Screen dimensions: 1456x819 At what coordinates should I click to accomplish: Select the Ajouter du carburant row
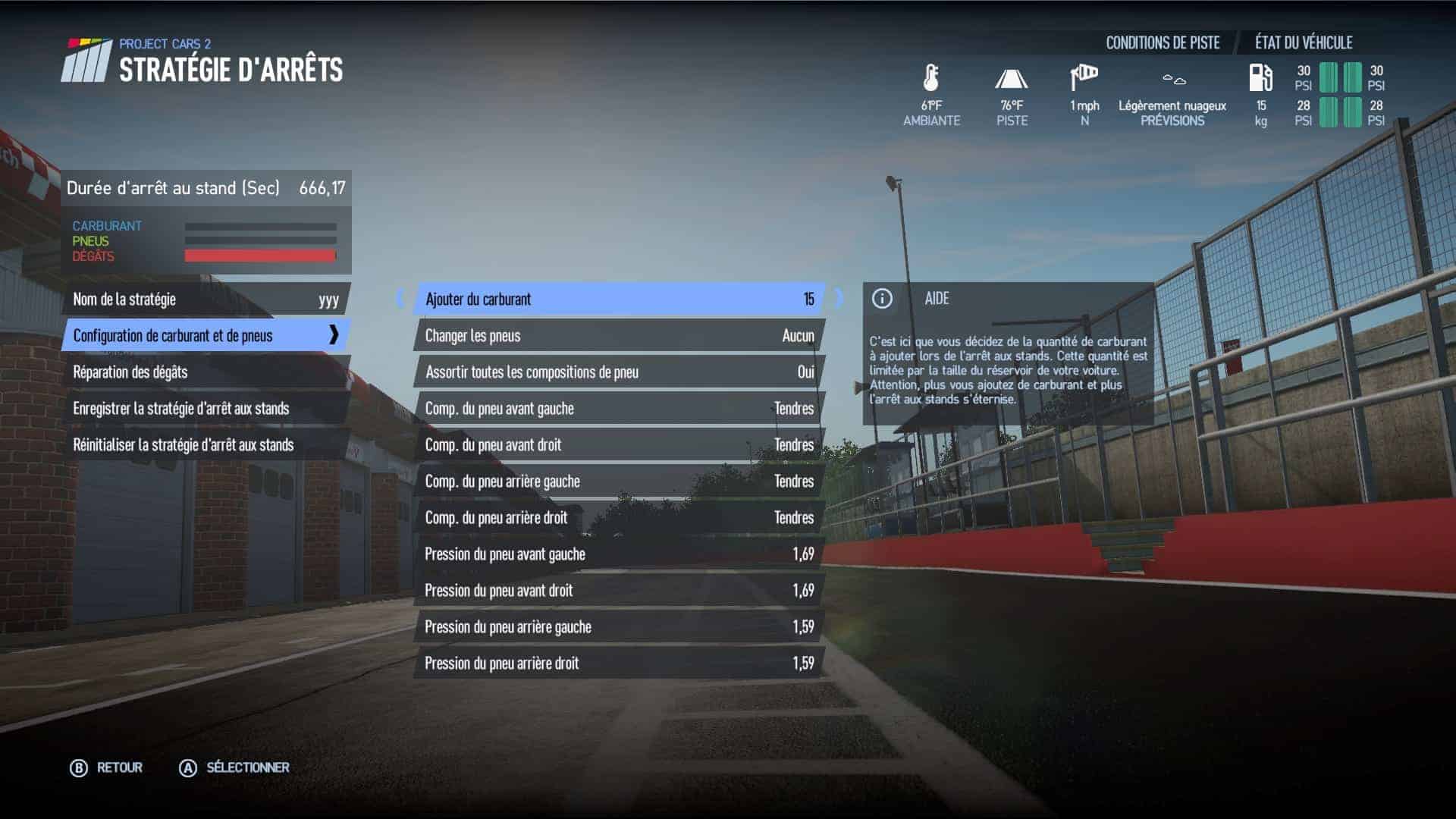(x=619, y=300)
